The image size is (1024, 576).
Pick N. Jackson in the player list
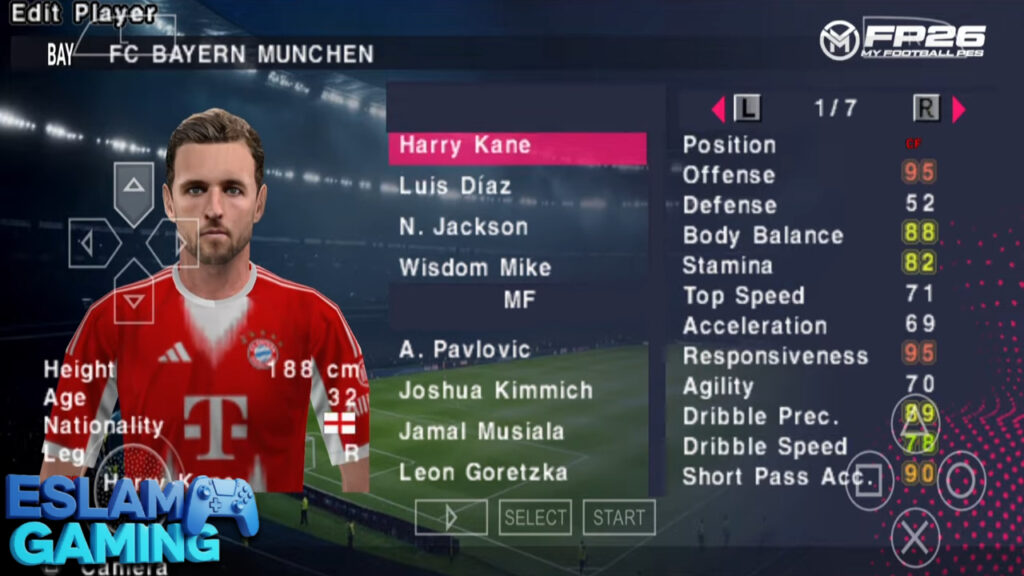click(463, 227)
